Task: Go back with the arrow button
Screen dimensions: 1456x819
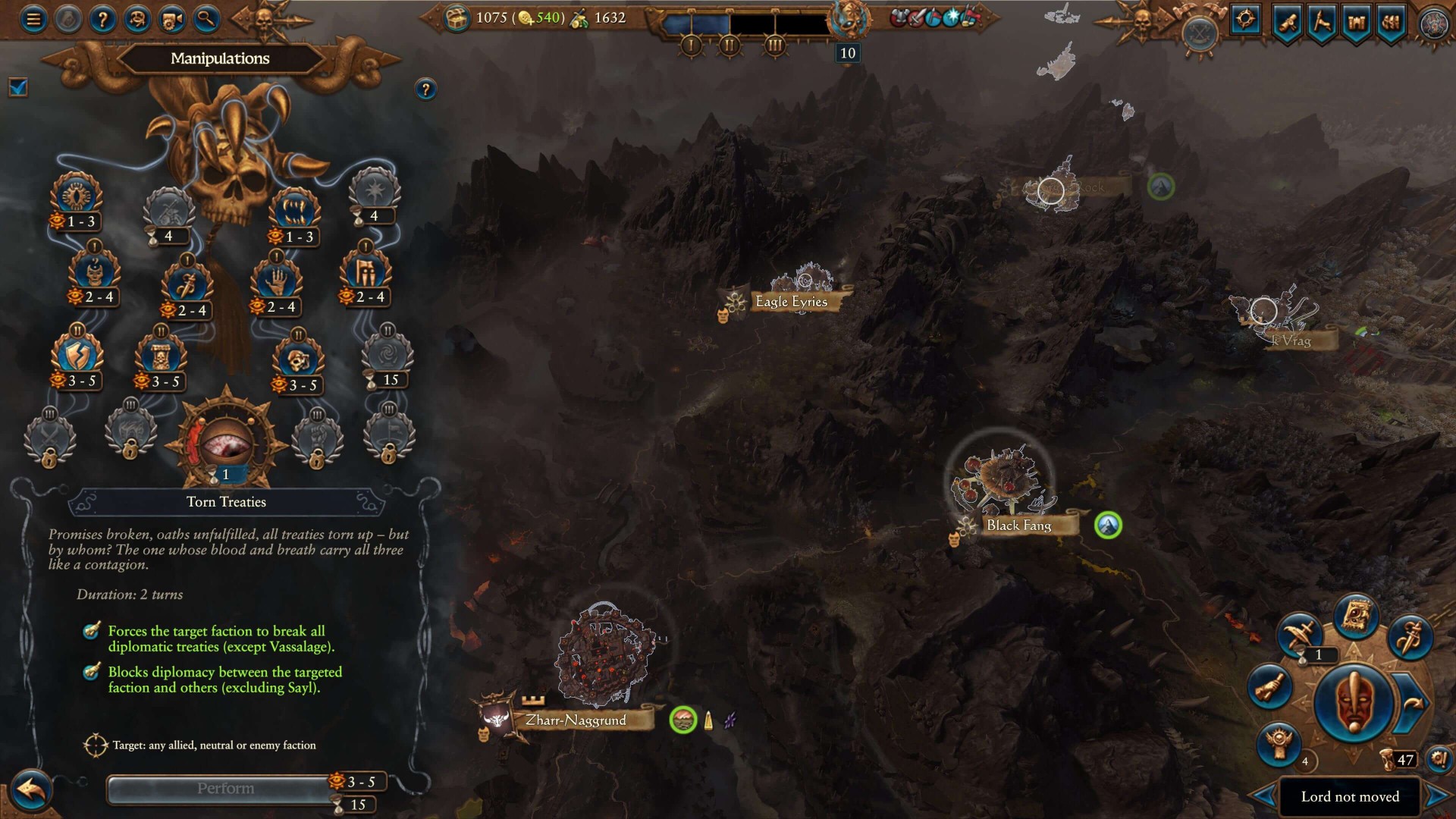Action: point(31,791)
